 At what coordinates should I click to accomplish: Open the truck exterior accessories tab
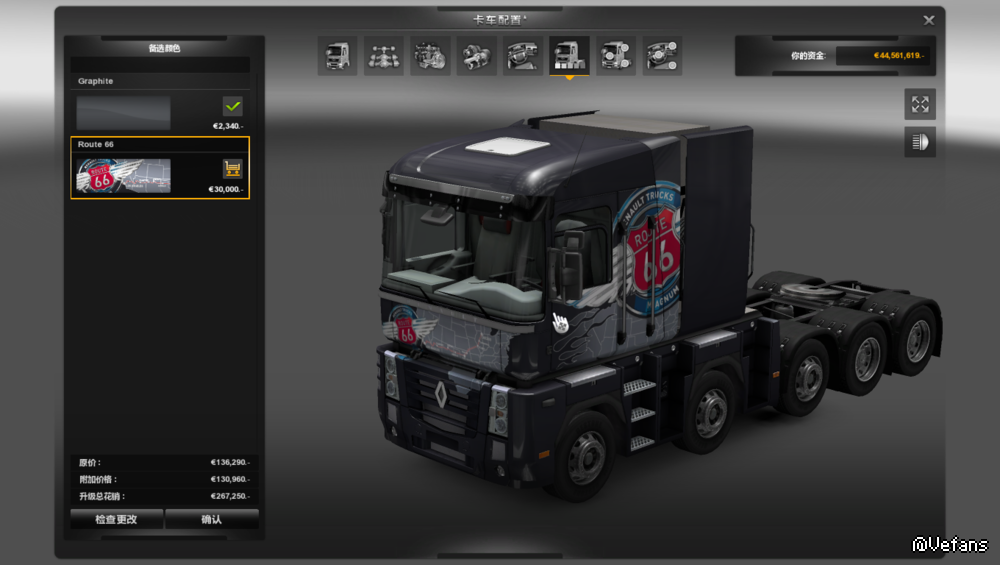[x=616, y=56]
